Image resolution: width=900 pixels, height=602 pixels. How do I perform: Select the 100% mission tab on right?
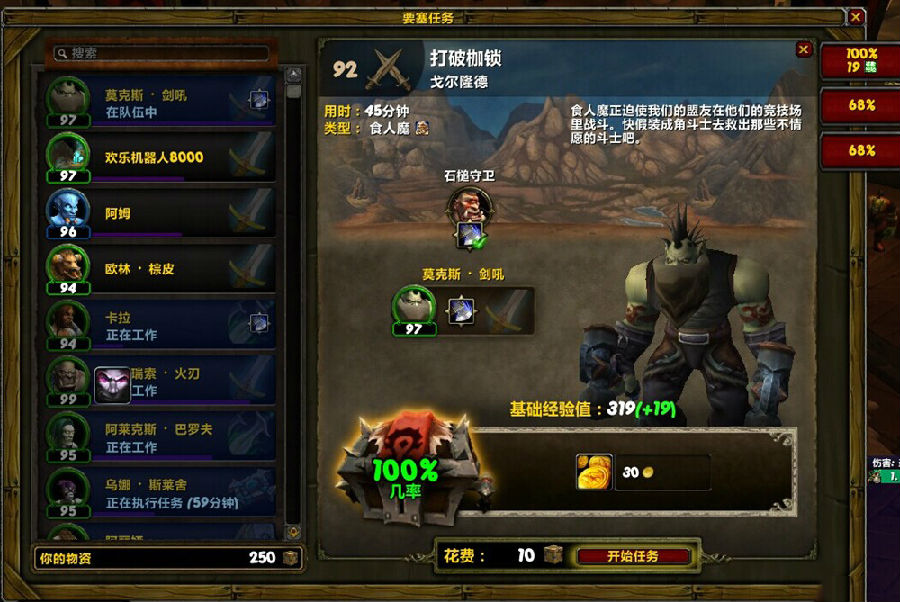[859, 60]
